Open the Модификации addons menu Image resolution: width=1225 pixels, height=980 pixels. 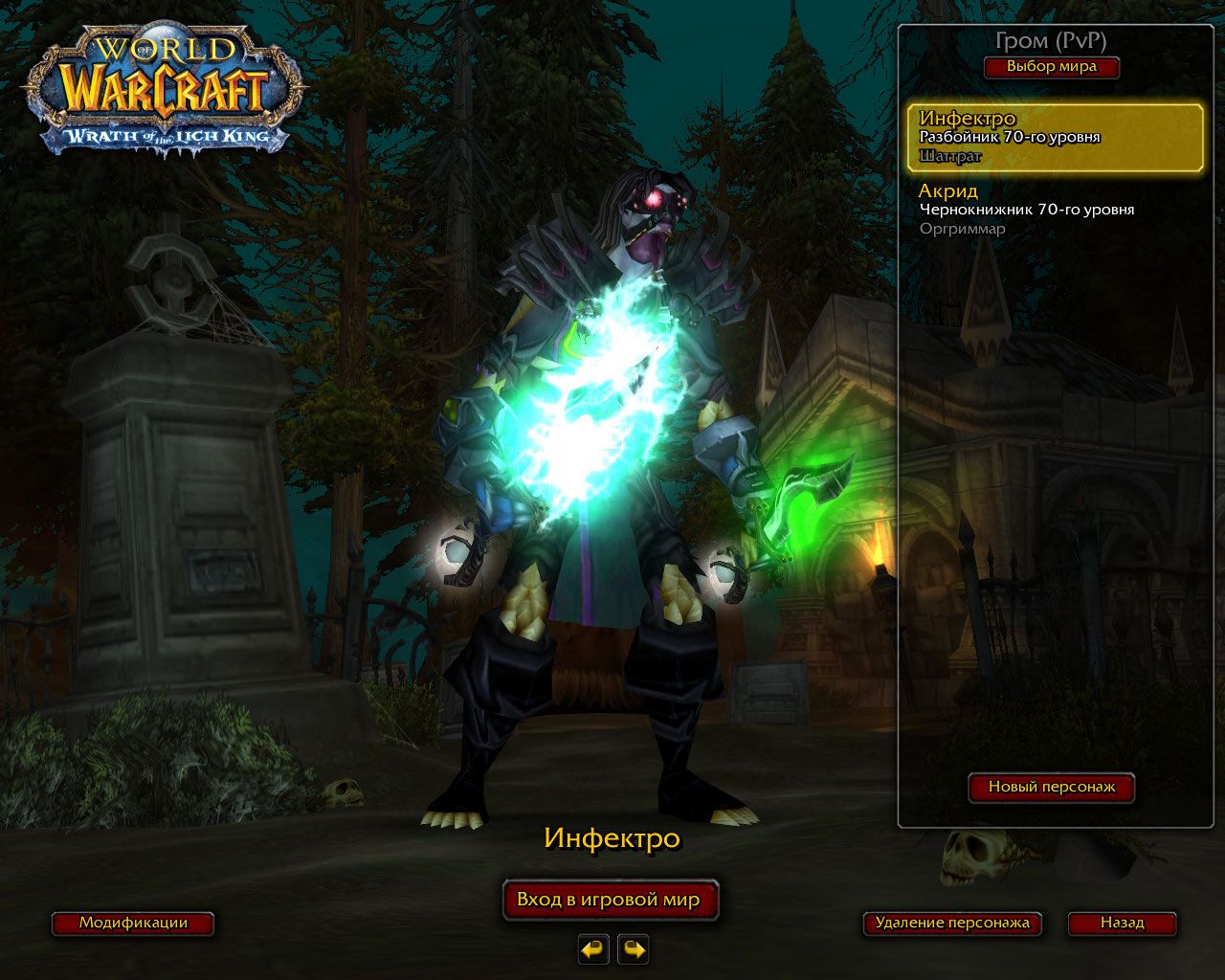133,924
